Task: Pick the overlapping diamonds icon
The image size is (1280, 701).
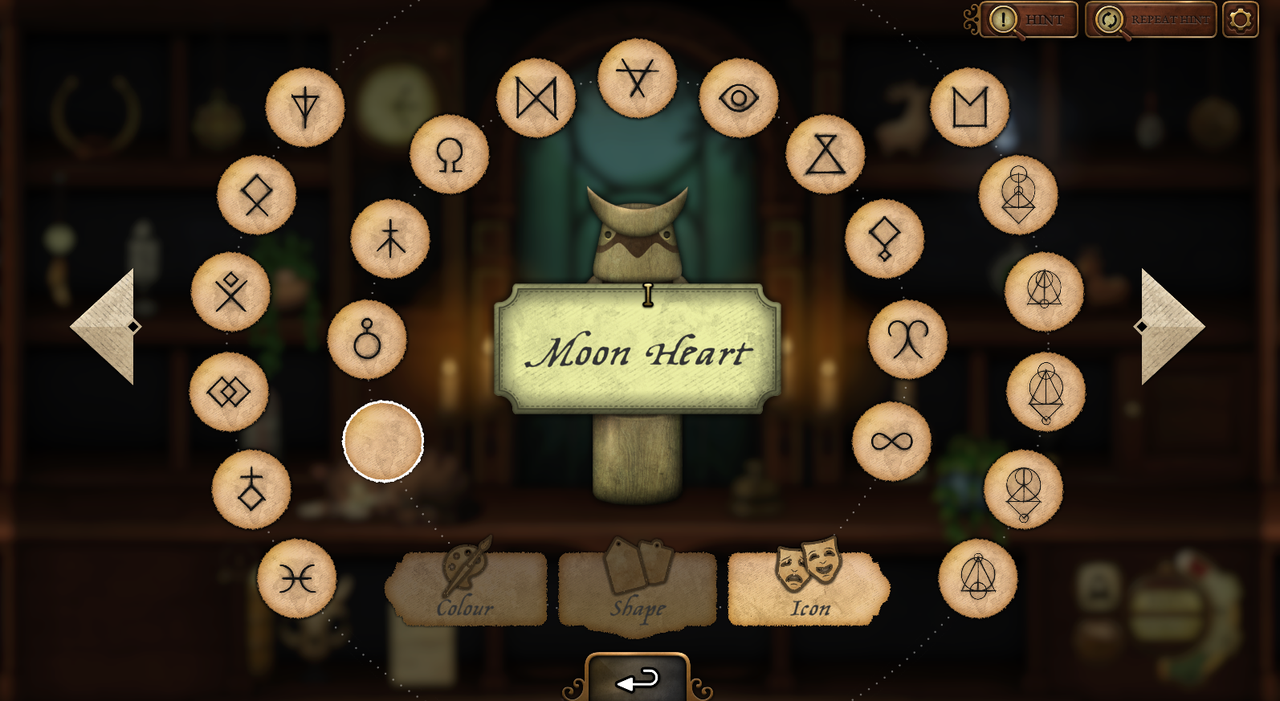Action: coord(229,392)
